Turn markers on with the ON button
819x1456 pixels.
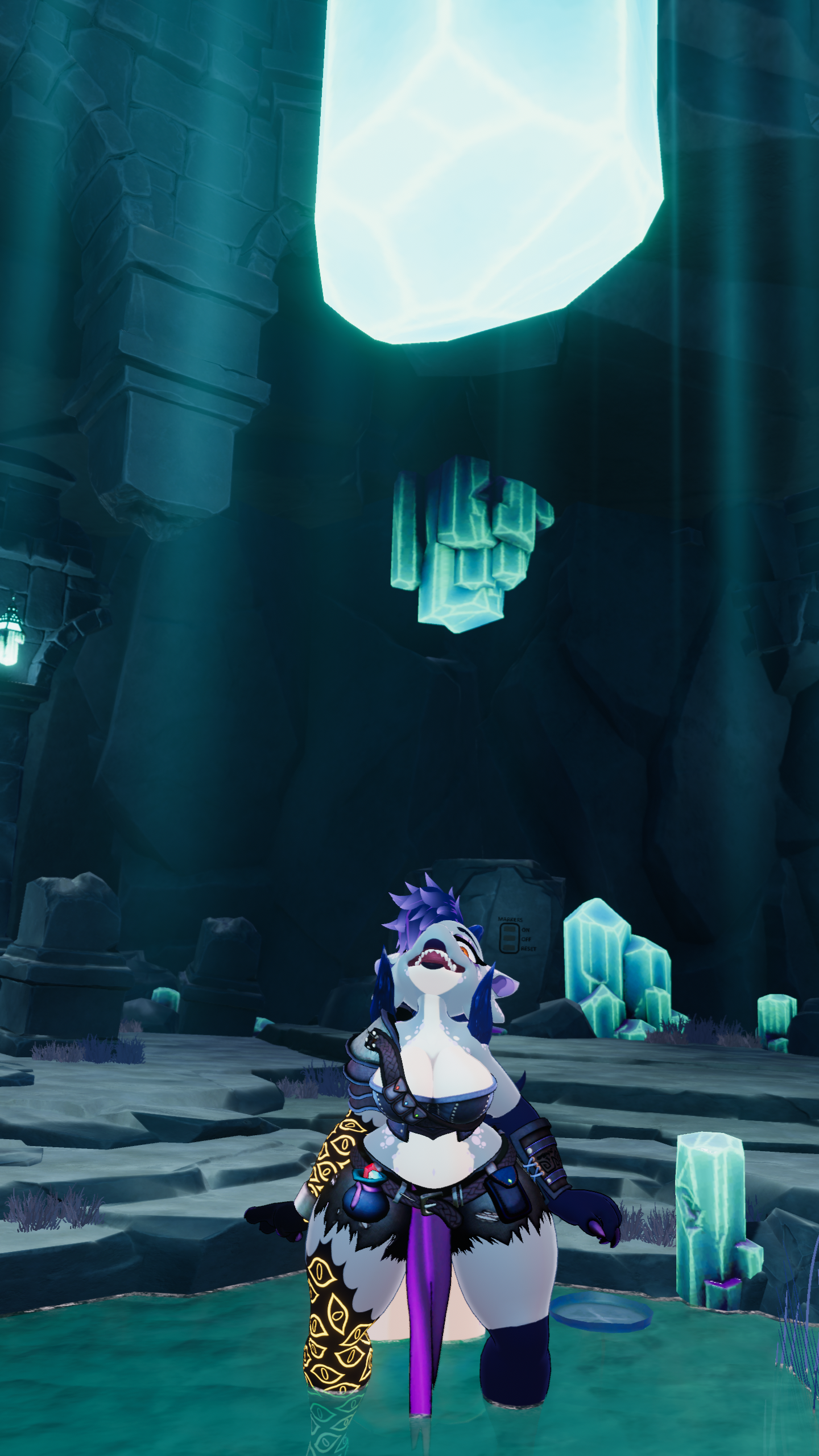509,929
